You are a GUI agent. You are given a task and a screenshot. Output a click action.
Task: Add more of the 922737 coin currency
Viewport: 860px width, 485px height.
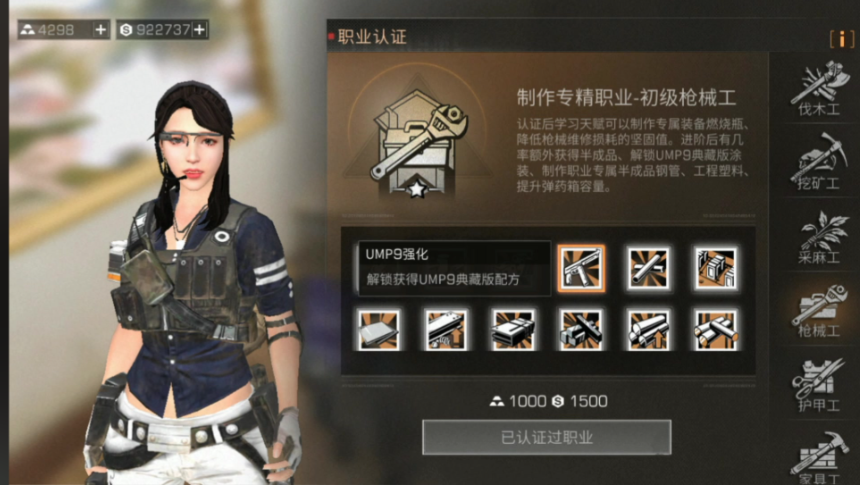tap(200, 30)
